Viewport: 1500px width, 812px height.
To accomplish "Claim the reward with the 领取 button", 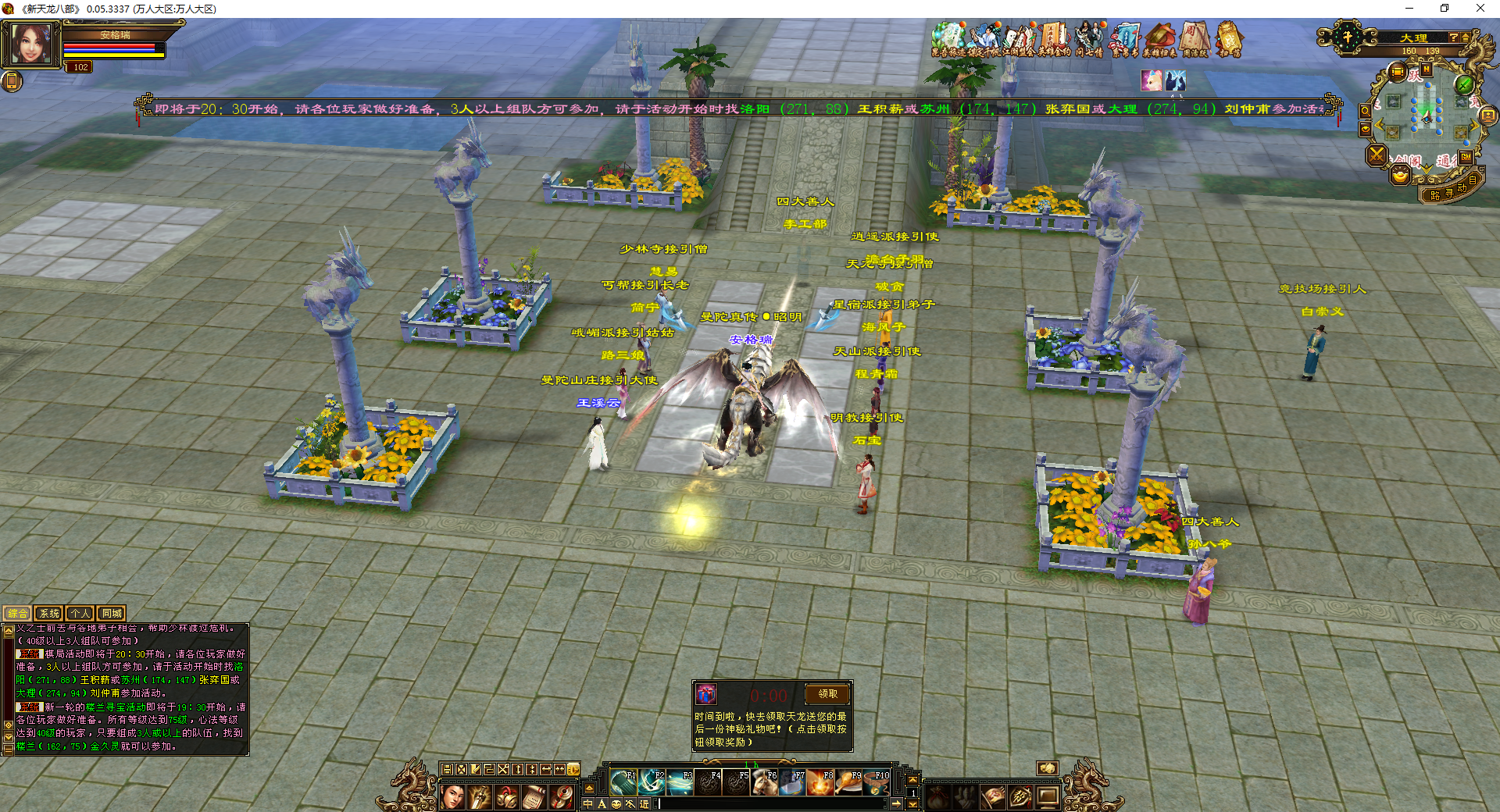I will [827, 693].
